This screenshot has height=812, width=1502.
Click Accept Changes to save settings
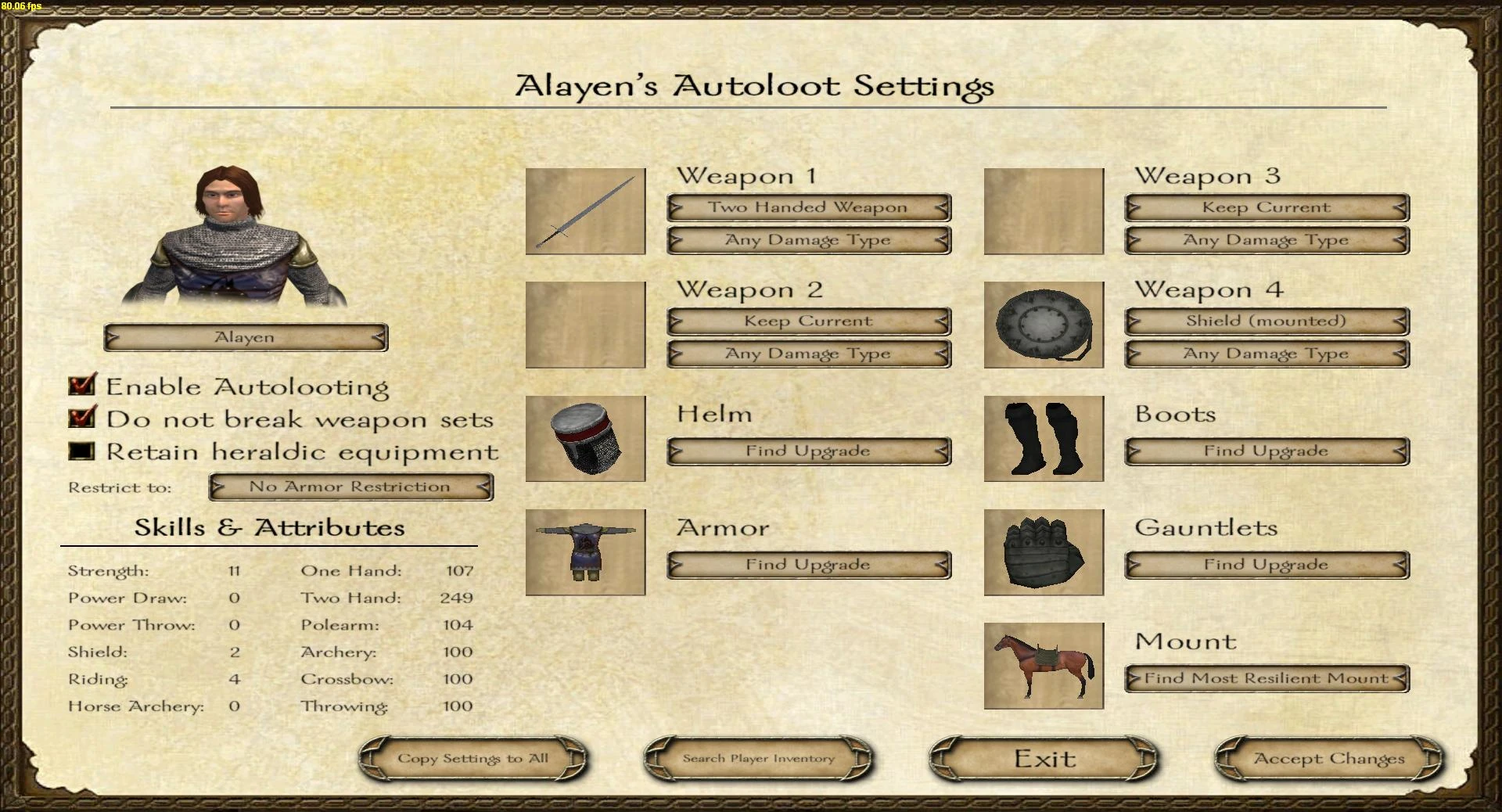coord(1328,757)
